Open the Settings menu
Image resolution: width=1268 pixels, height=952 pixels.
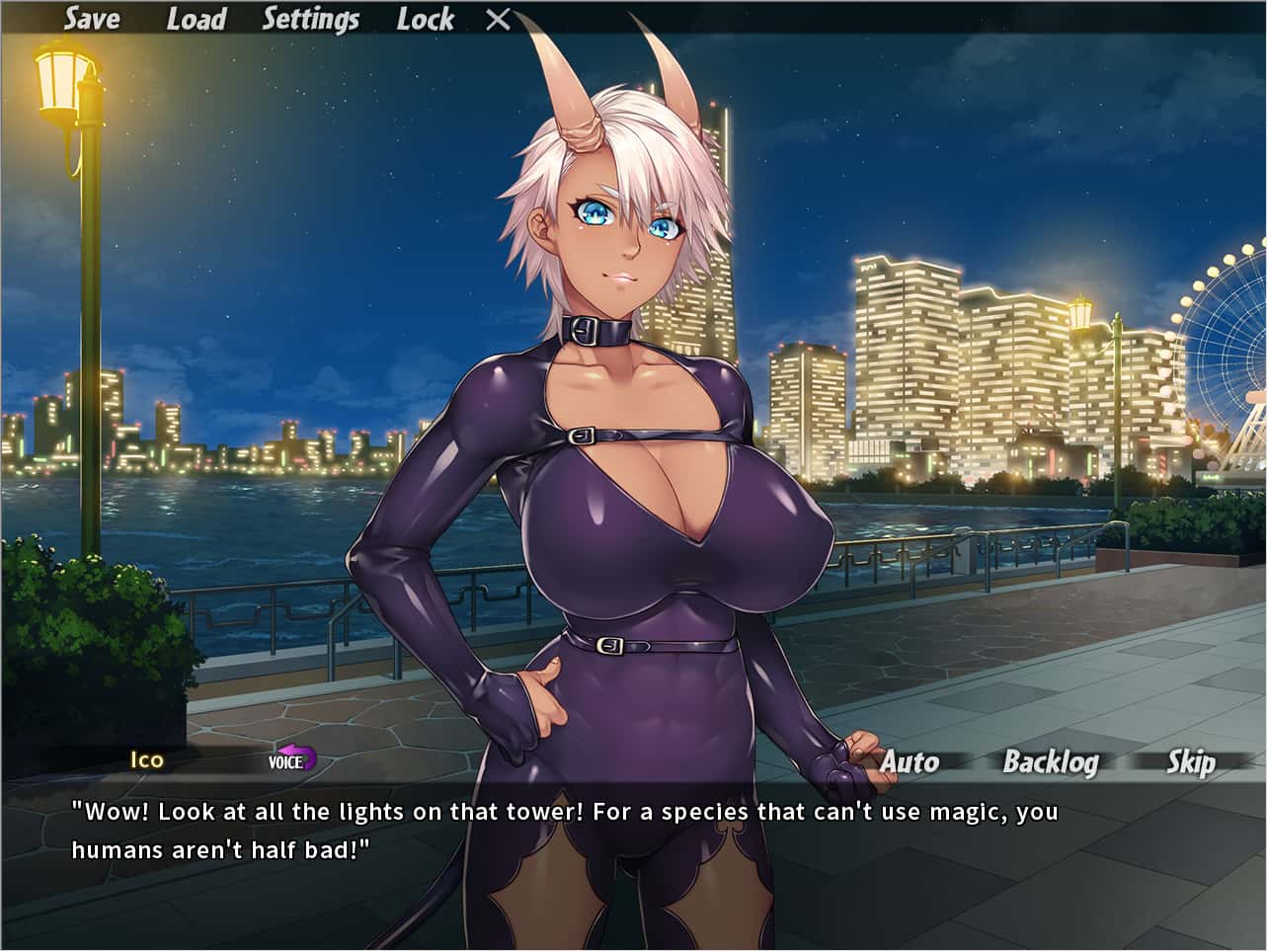coord(309,19)
